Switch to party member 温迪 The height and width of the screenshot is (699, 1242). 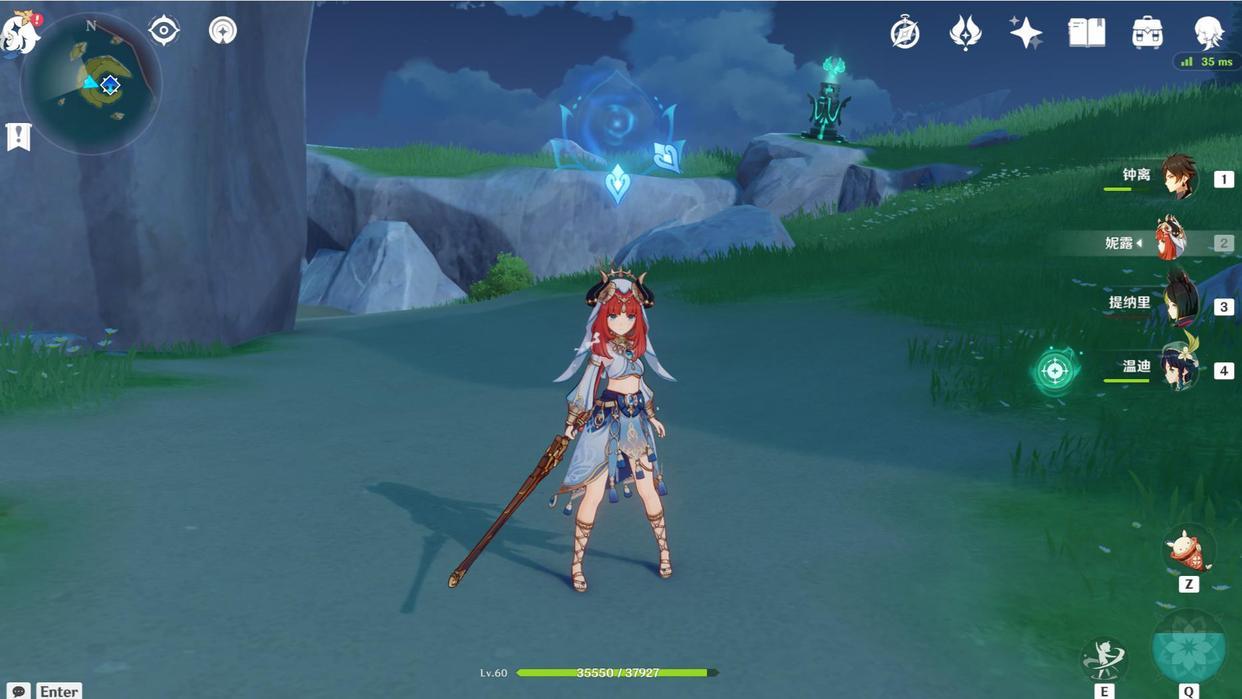[1178, 368]
